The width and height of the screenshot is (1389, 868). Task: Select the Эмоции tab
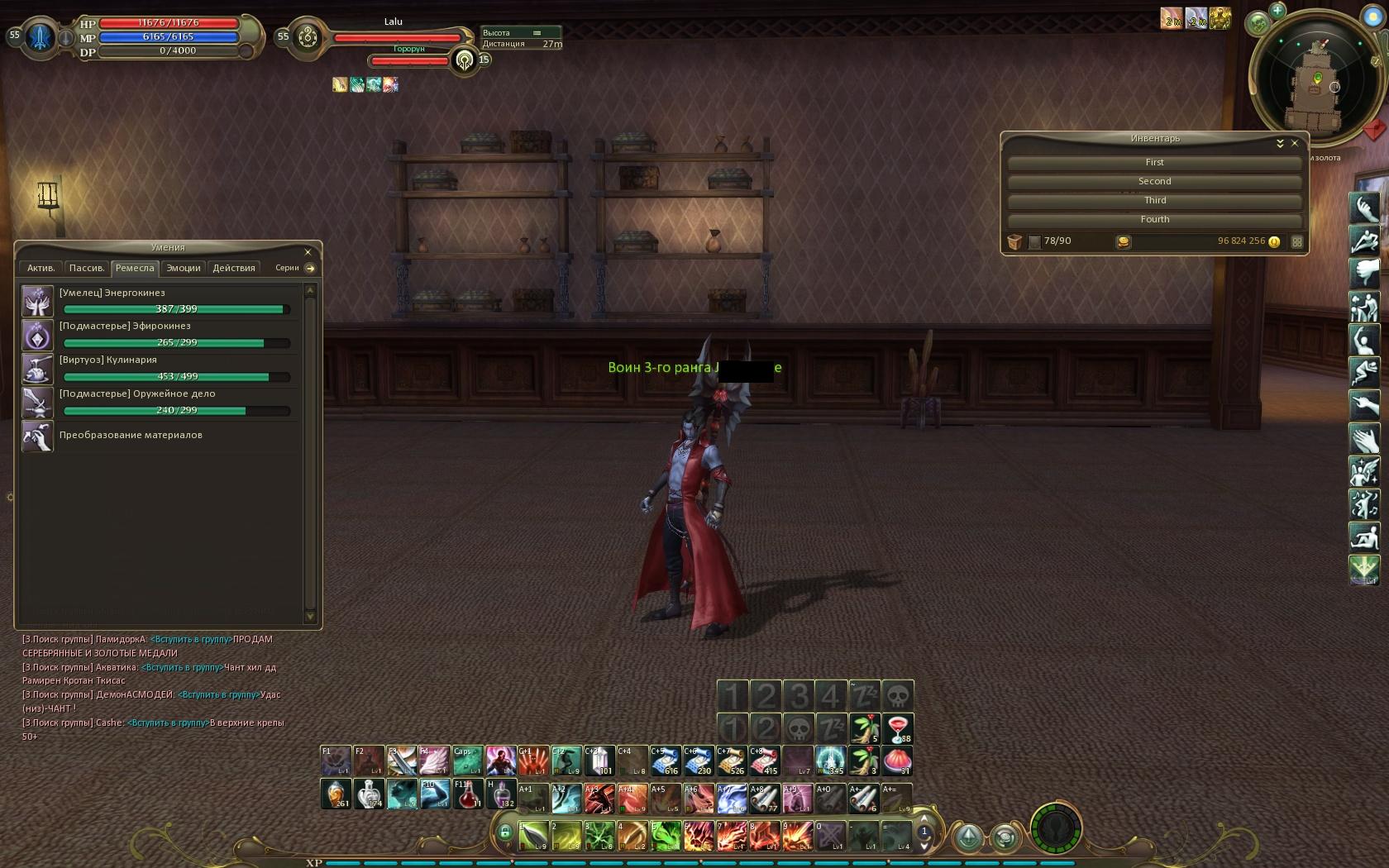coord(184,268)
